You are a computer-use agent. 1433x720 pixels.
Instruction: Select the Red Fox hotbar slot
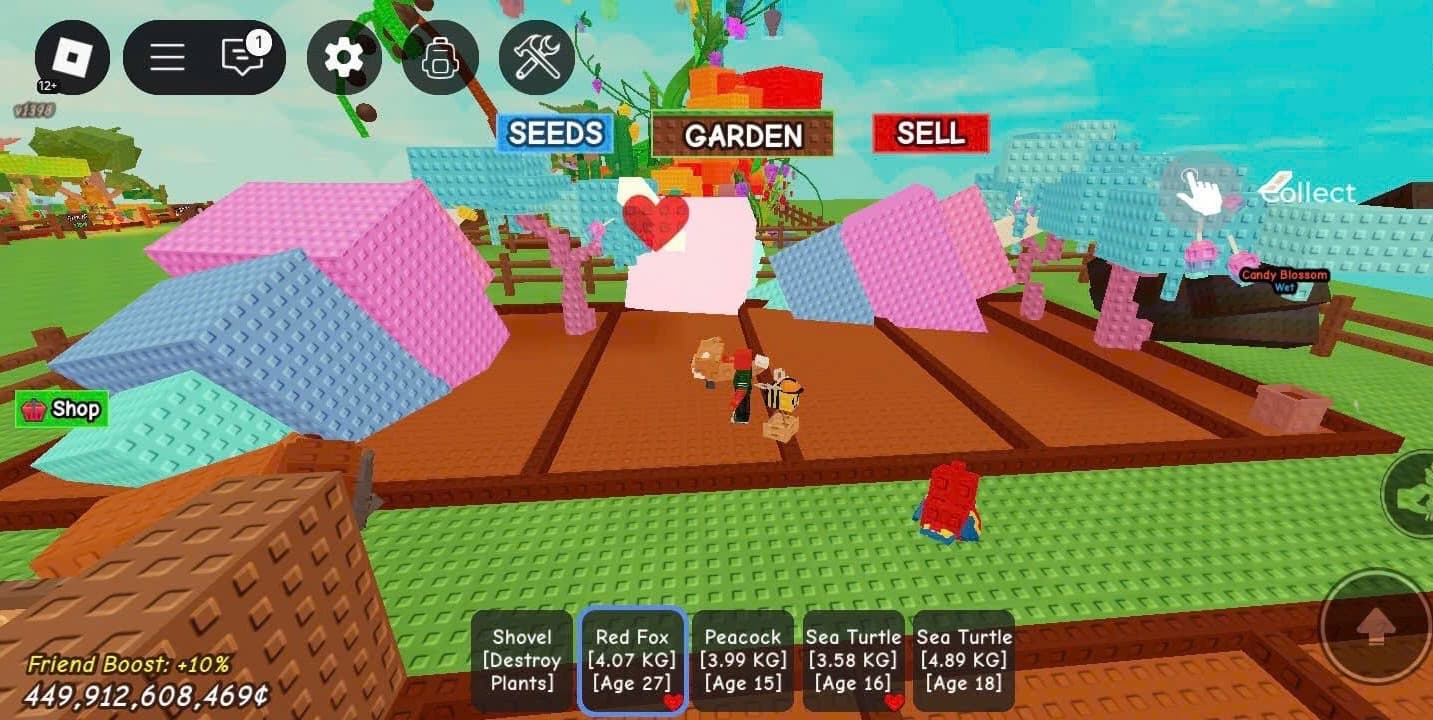[632, 660]
